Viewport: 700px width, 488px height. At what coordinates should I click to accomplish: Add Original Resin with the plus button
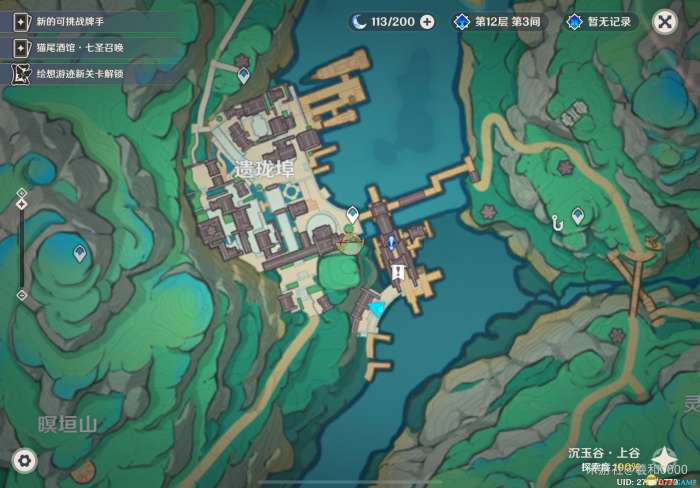click(427, 22)
